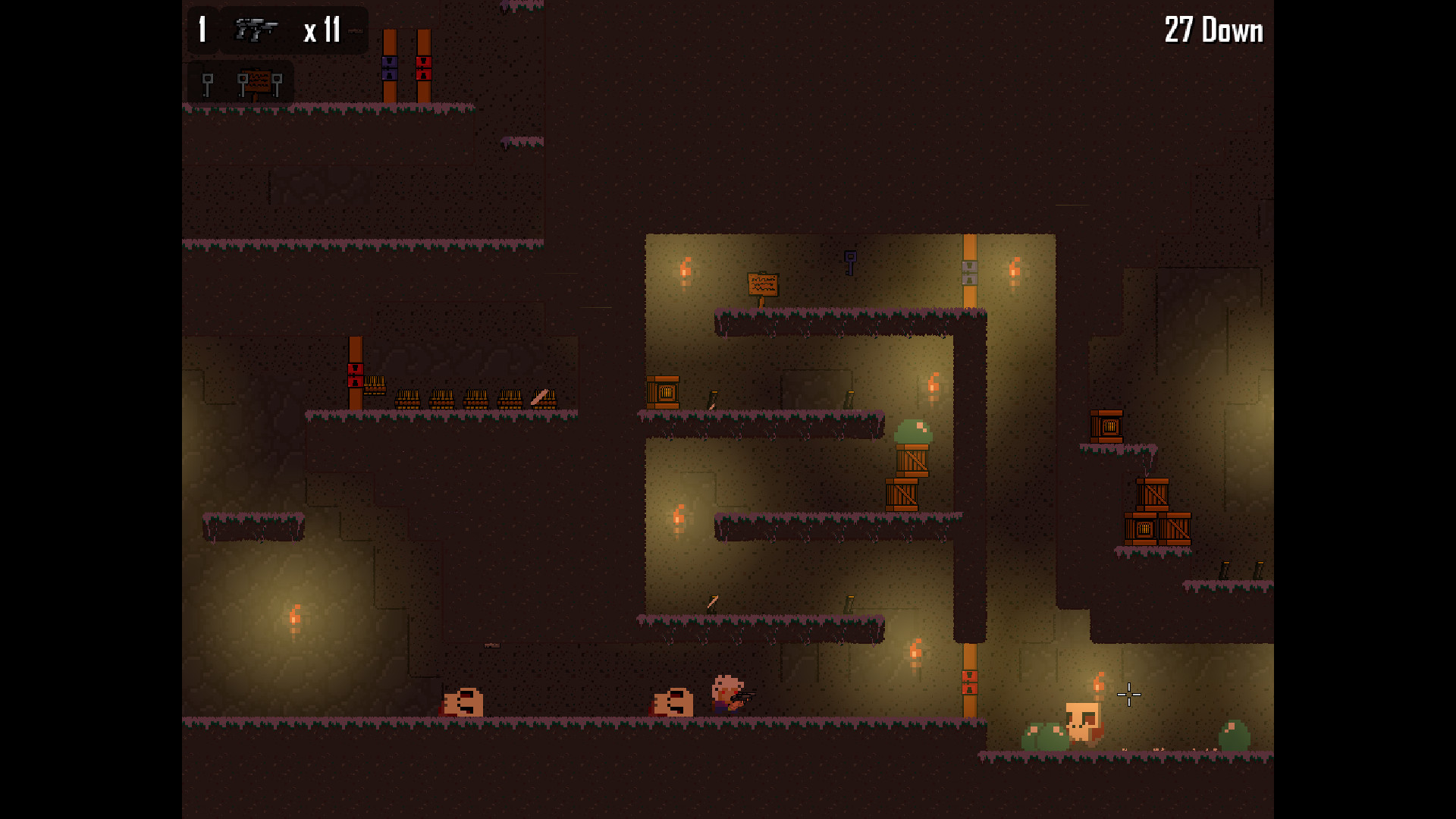1456x819 pixels.
Task: Click the green slime on the crate stack
Action: [912, 430]
